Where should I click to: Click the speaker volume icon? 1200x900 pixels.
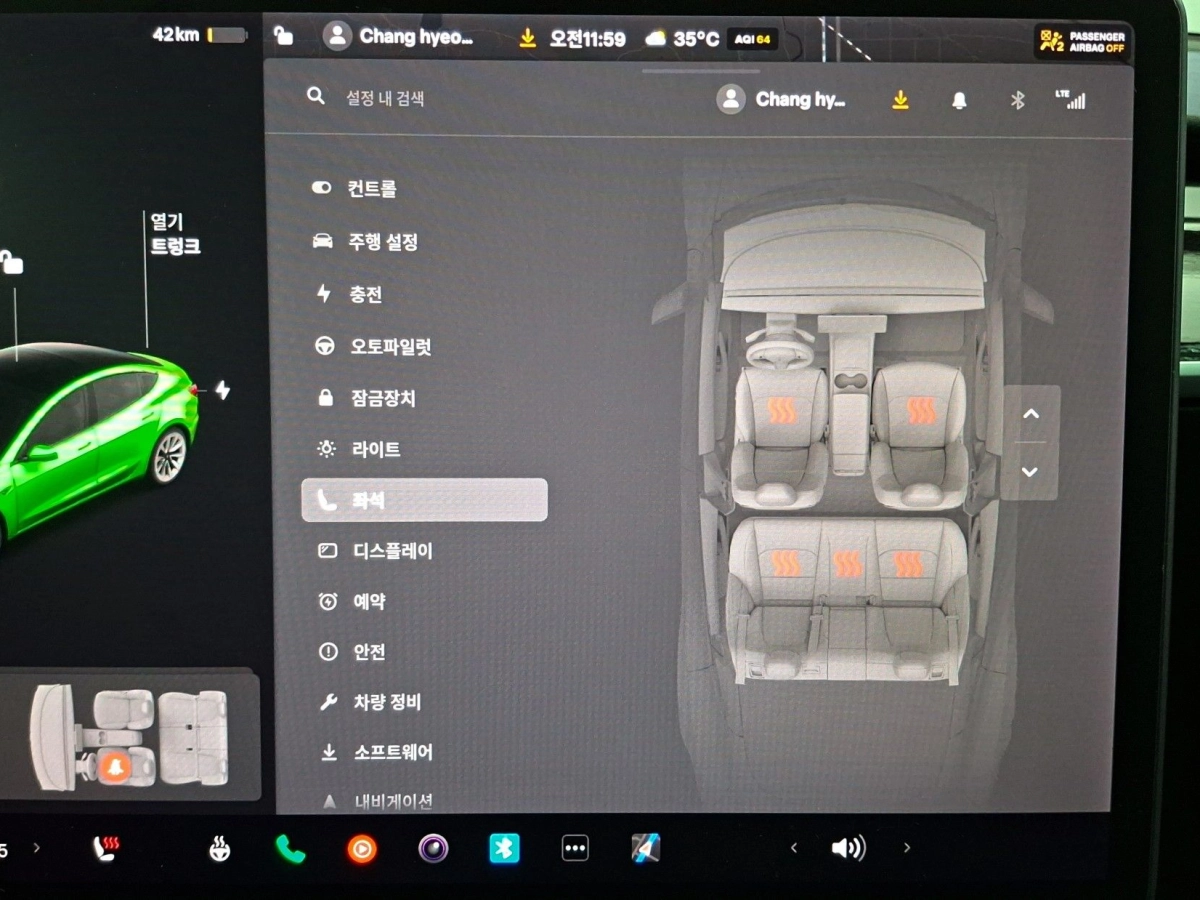click(x=848, y=849)
